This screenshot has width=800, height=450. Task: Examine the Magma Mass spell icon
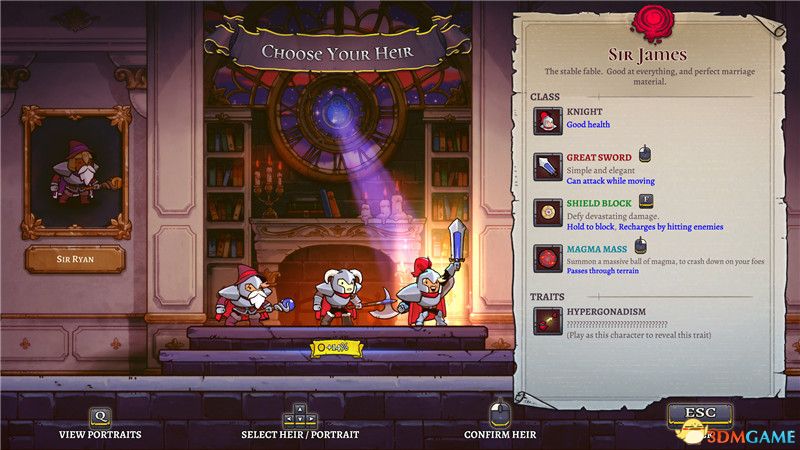point(547,259)
